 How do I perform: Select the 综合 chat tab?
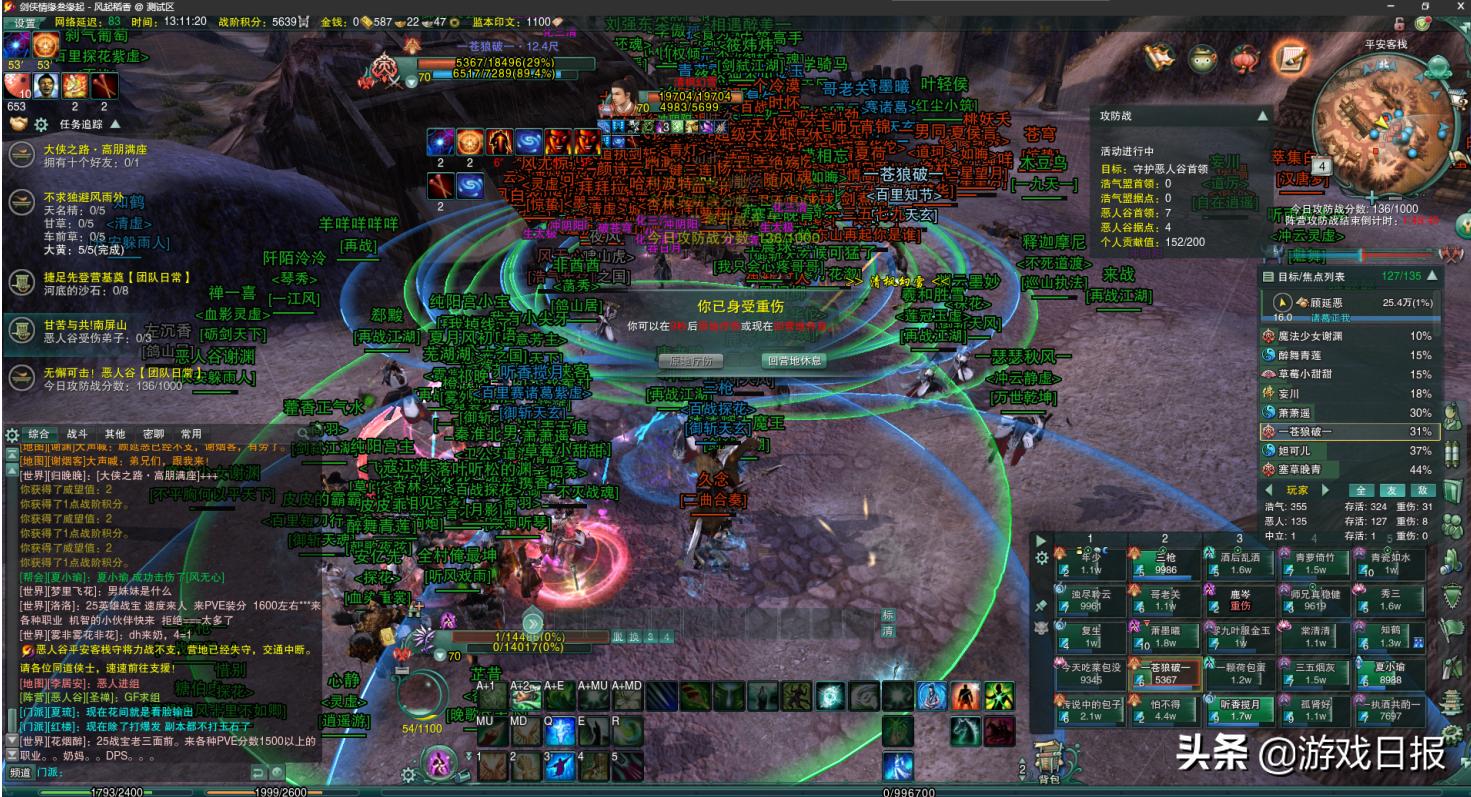coord(39,434)
